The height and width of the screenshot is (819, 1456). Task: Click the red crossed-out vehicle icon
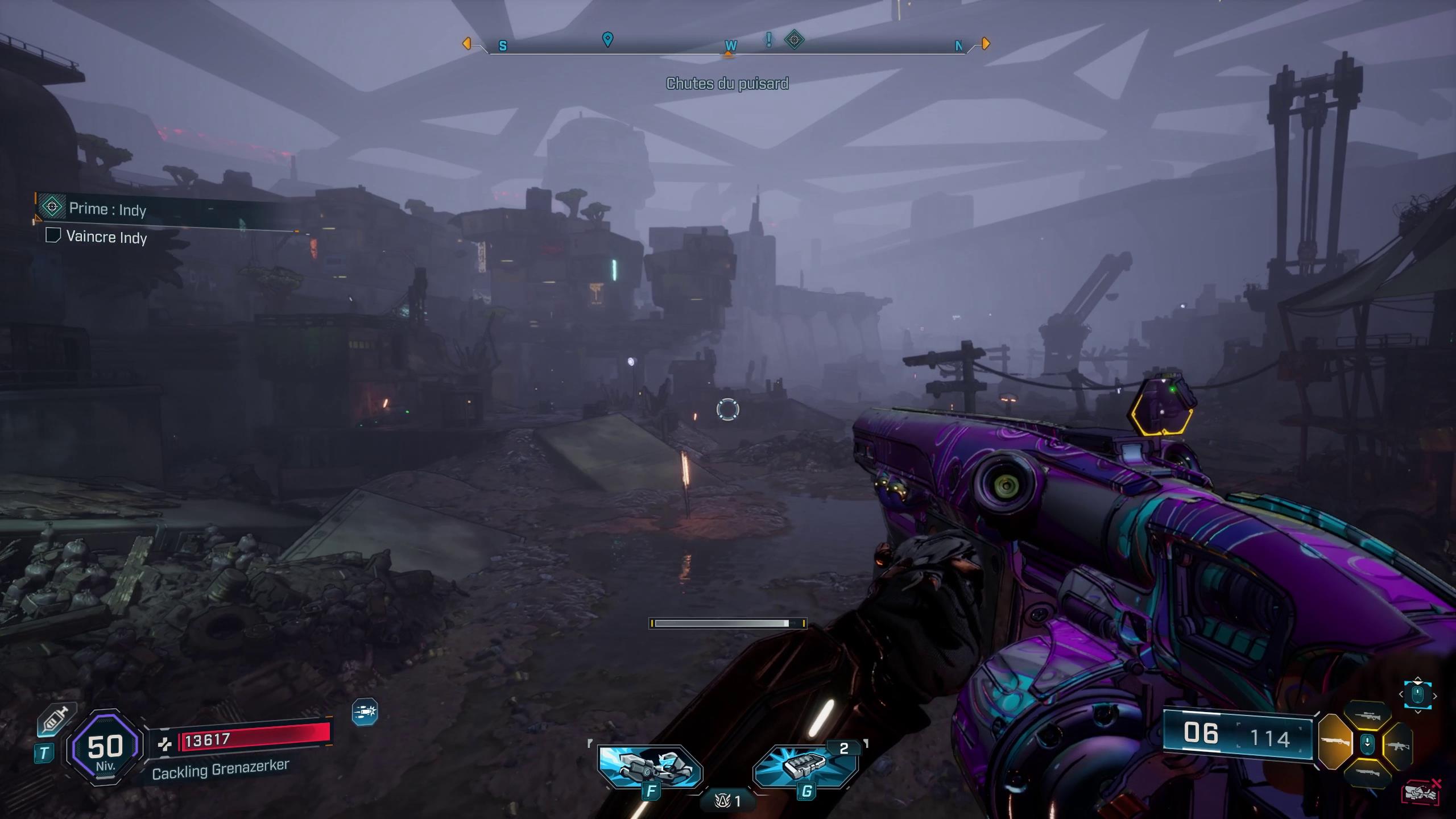[x=1420, y=793]
